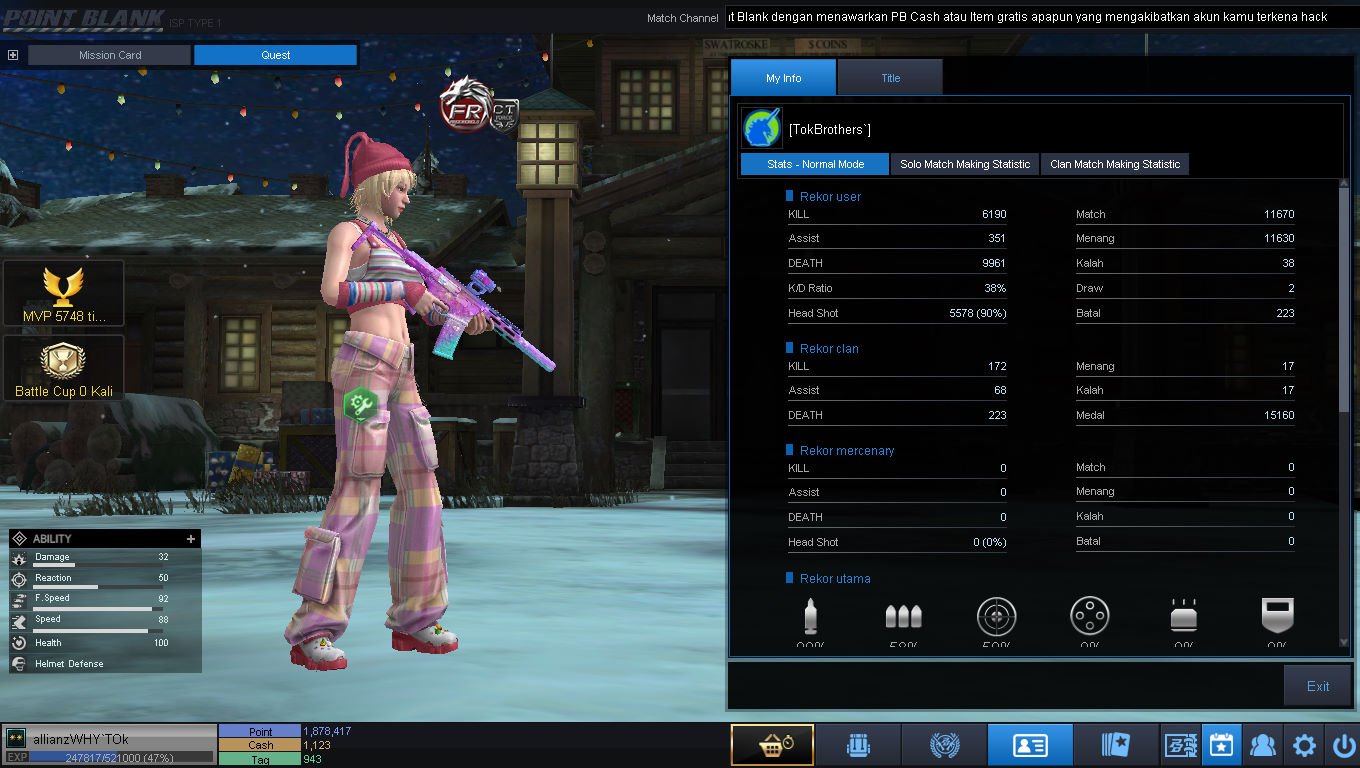This screenshot has height=768, width=1360.
Task: Expand the plus box beside Mission Card
Action: (13, 55)
